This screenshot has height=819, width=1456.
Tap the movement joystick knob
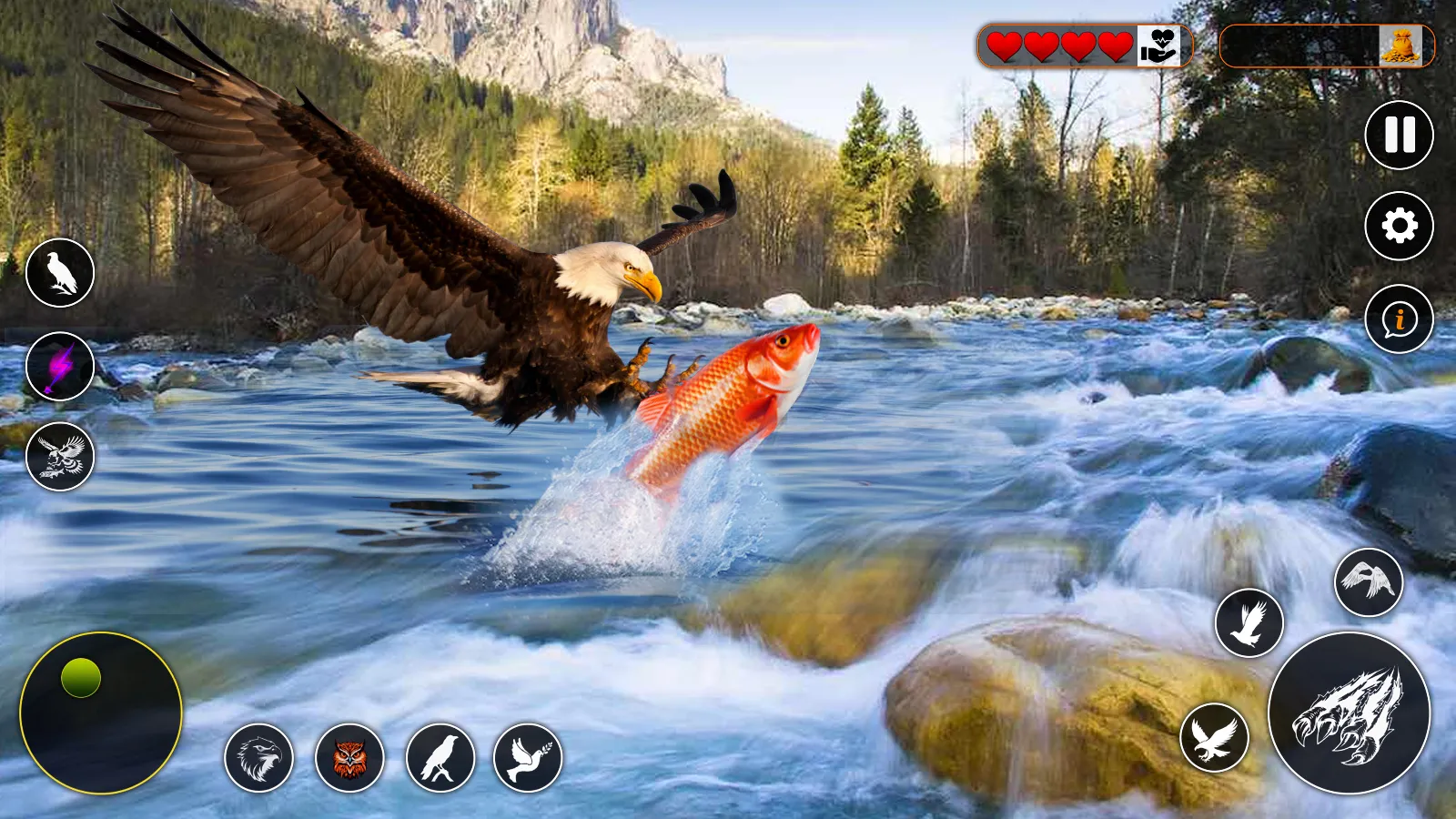point(82,677)
